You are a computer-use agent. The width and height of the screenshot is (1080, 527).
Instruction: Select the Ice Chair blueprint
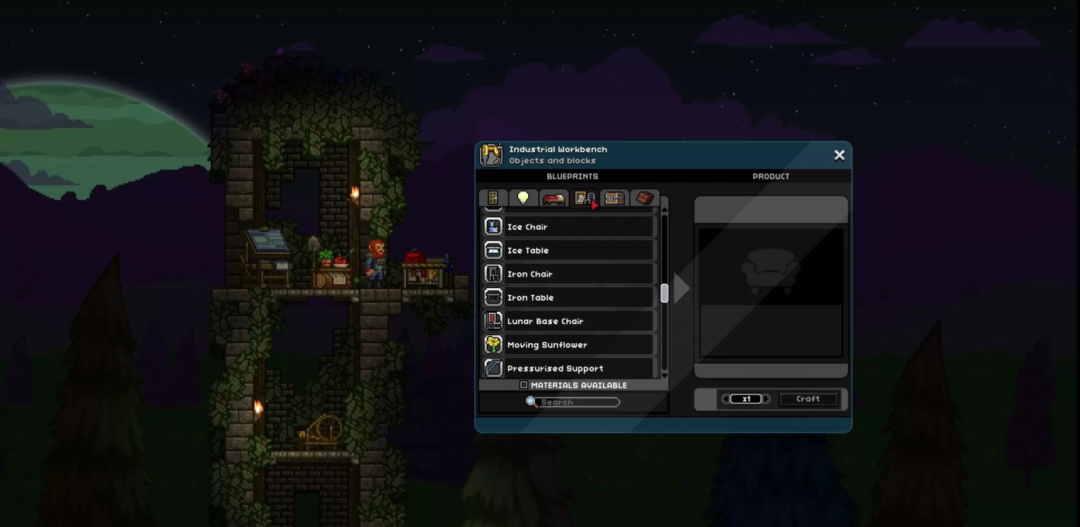[568, 227]
